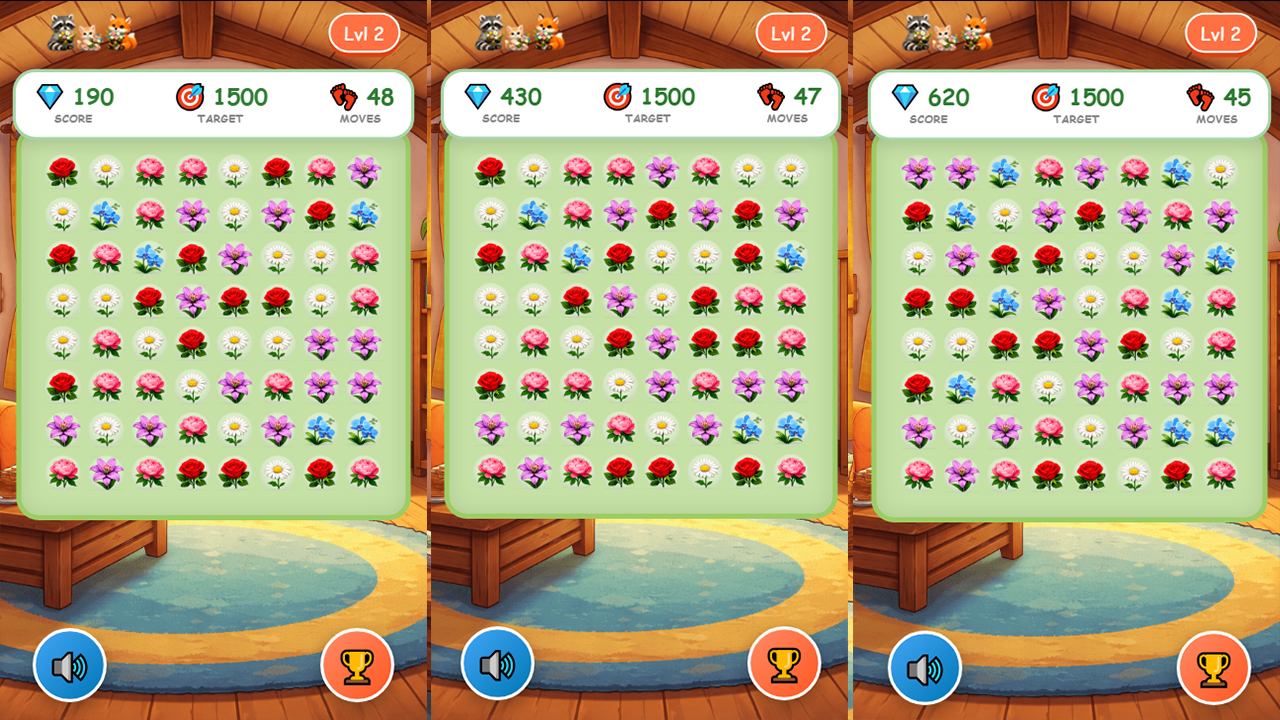Click the Lvl 2 label in the right panel
Image resolution: width=1280 pixels, height=720 pixels.
tap(1221, 32)
